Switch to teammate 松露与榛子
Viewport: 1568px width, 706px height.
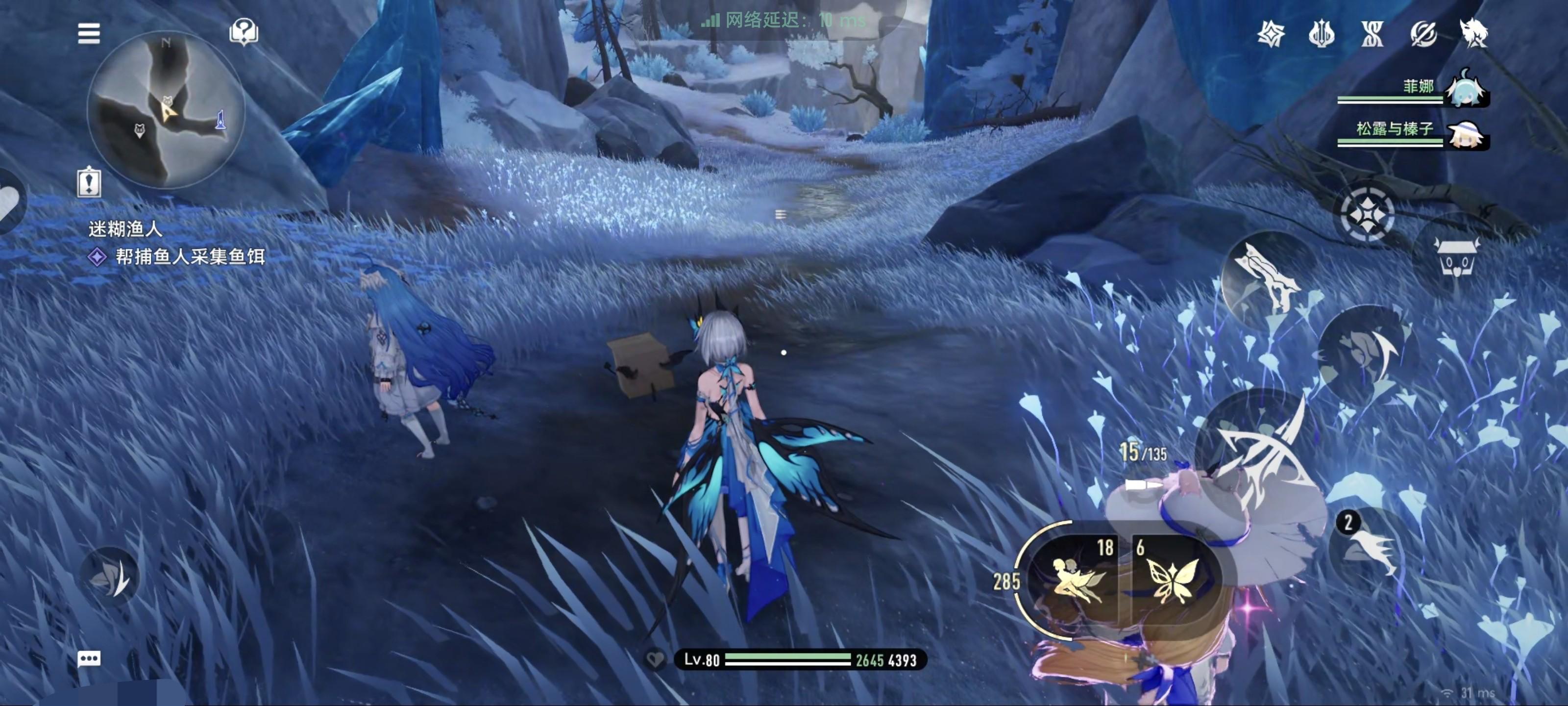click(x=1467, y=133)
